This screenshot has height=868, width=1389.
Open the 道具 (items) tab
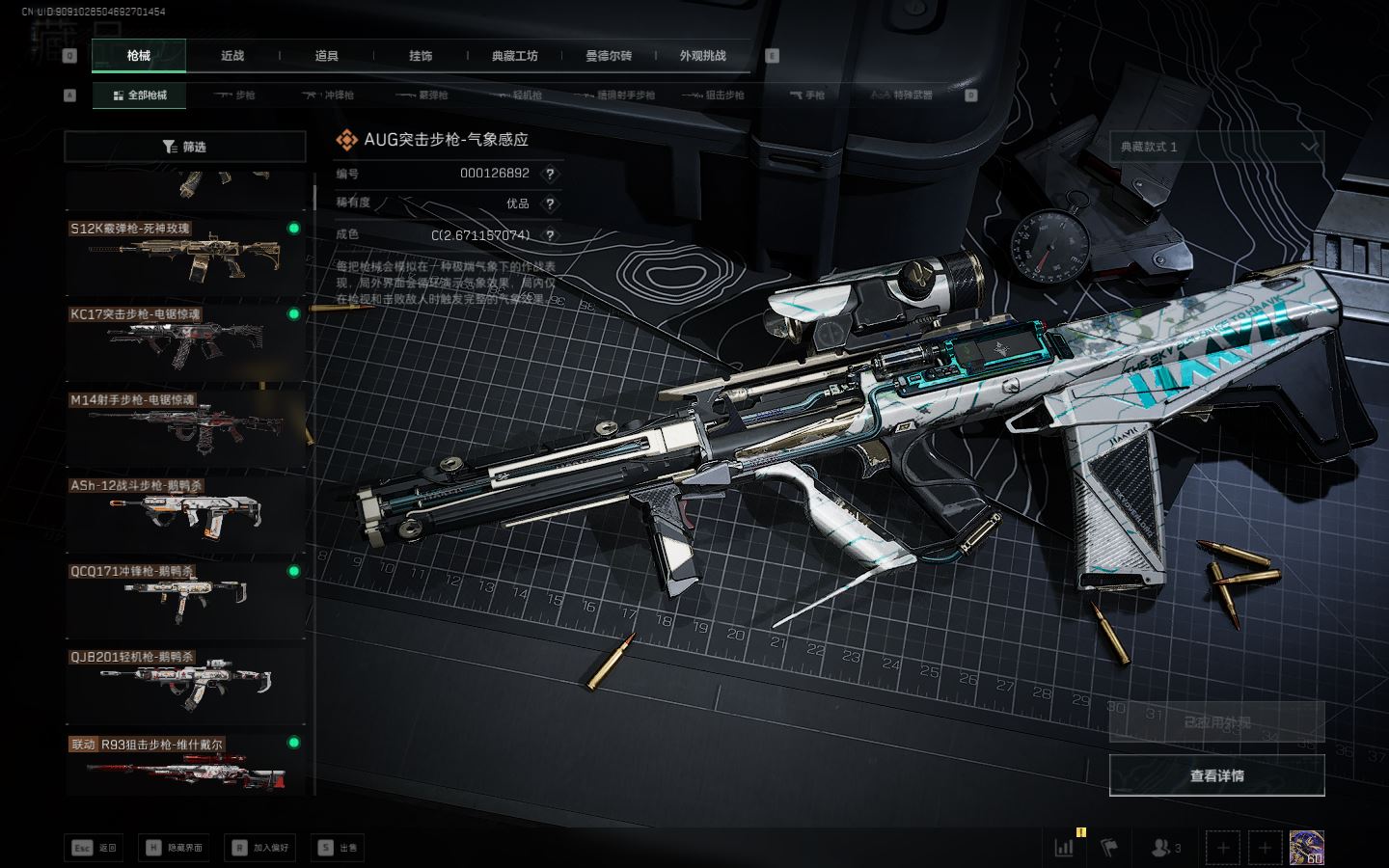326,56
